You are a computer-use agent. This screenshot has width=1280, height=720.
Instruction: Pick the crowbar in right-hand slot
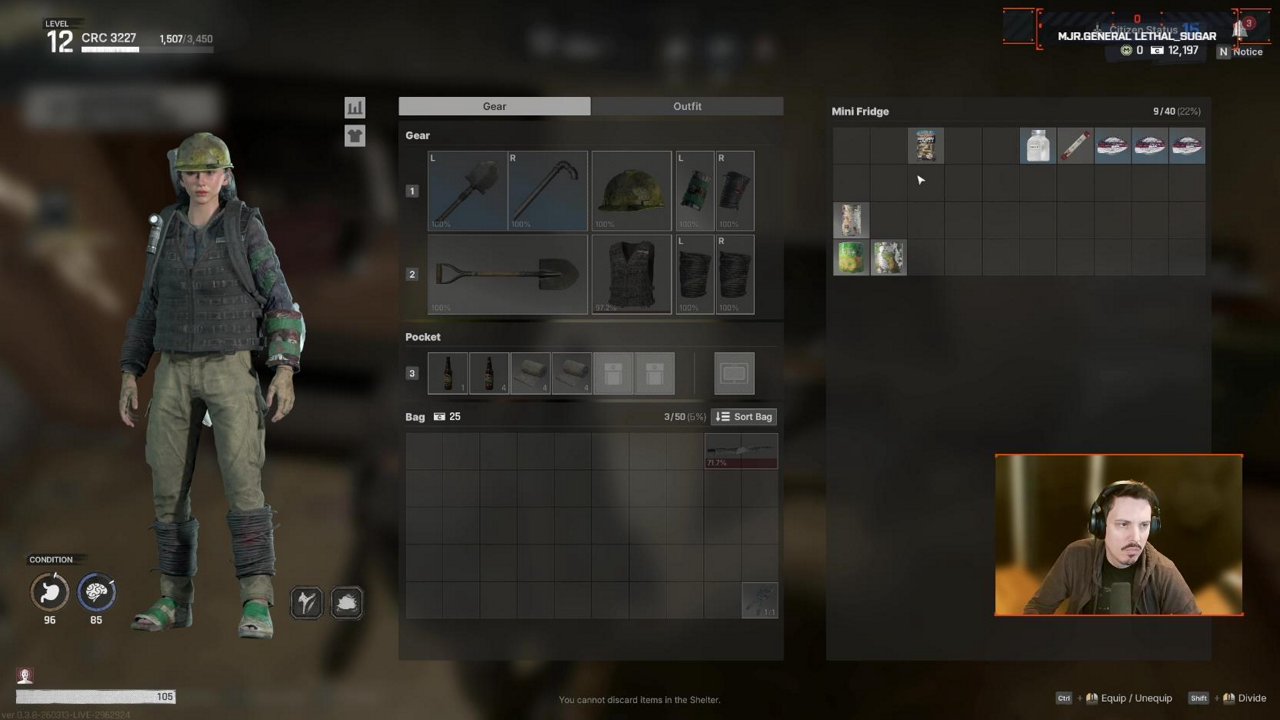(x=548, y=191)
